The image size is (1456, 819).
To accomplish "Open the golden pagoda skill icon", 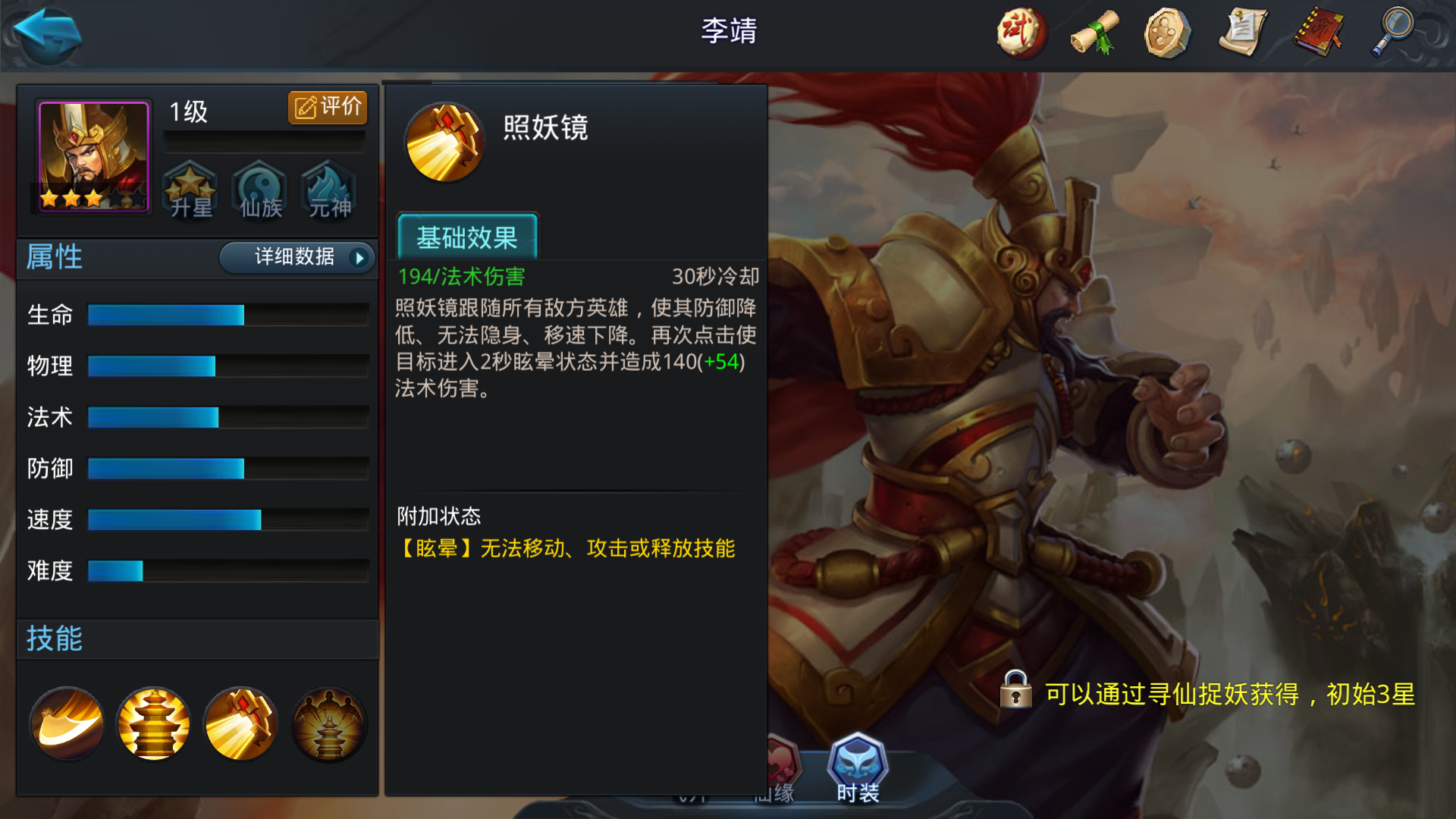I will (x=152, y=723).
